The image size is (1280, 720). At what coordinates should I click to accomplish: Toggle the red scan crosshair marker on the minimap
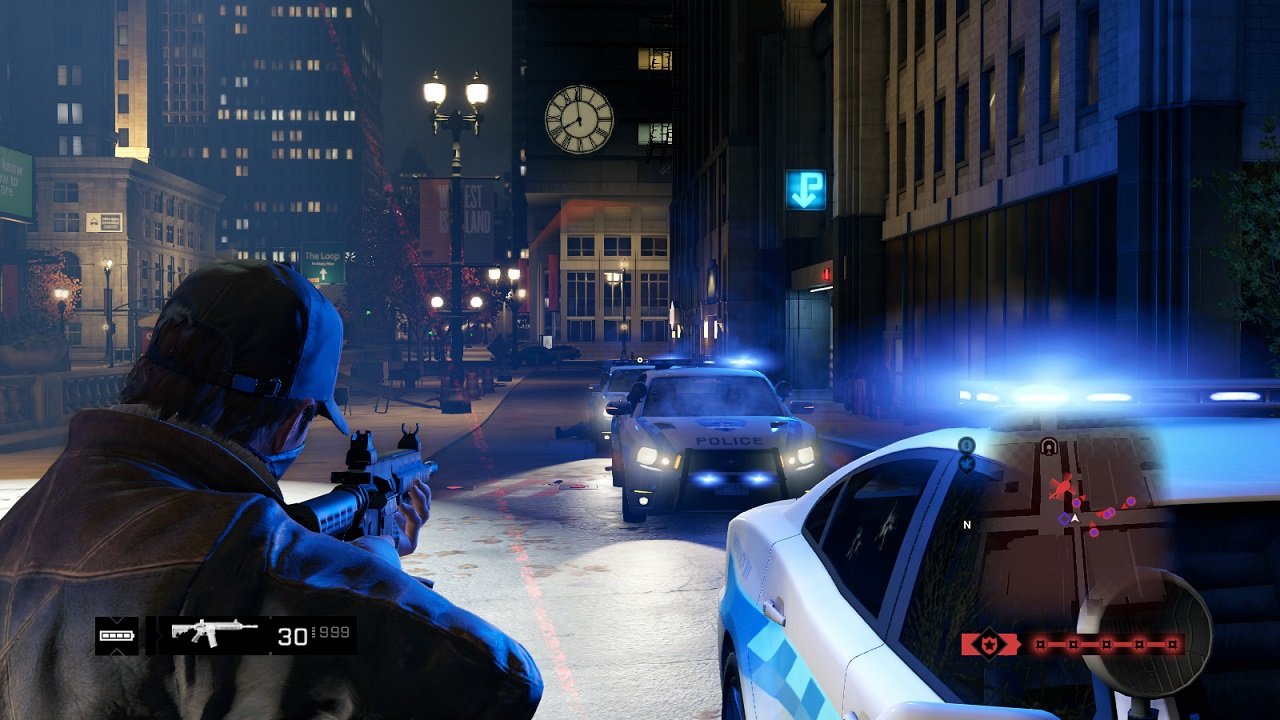[1062, 485]
